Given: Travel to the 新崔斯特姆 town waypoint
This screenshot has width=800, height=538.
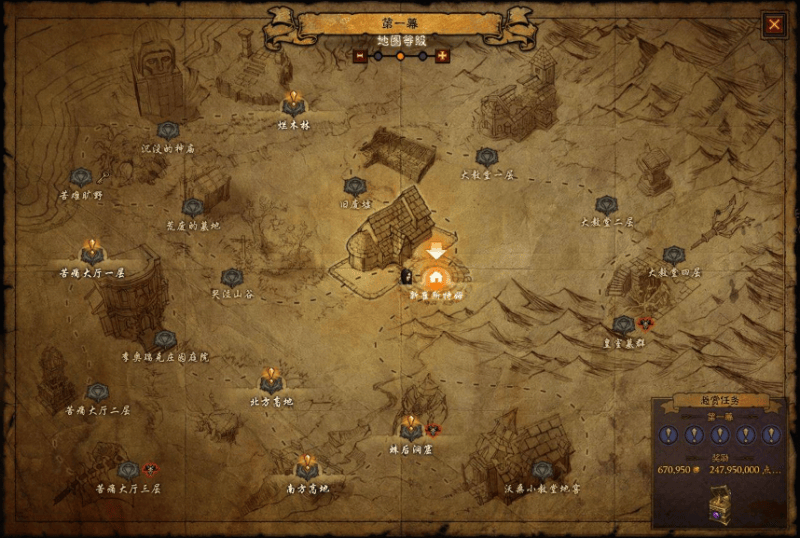Looking at the screenshot, I should 436,279.
